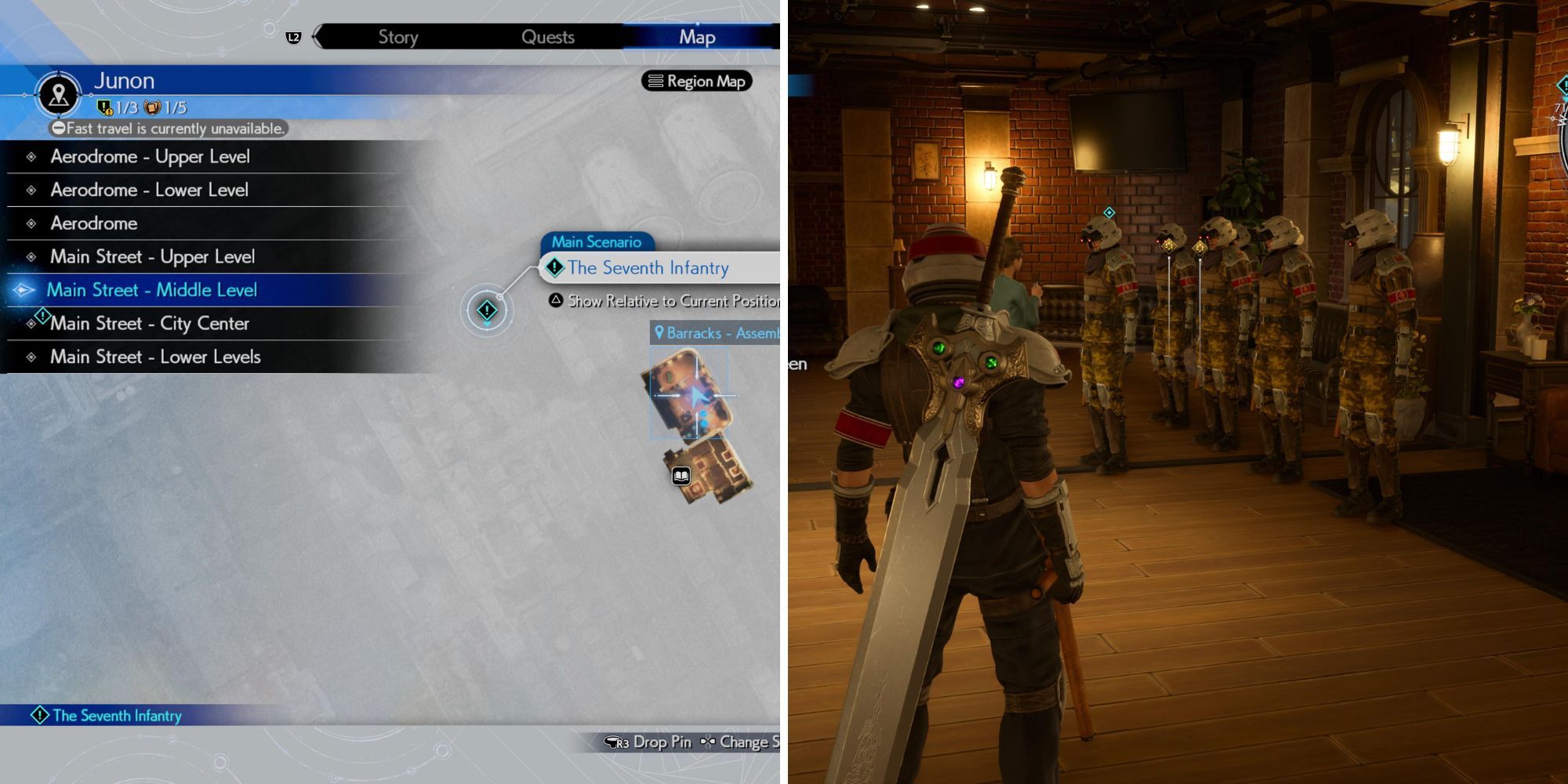
Task: Click the L2 shoulder button icon
Action: coord(291,35)
